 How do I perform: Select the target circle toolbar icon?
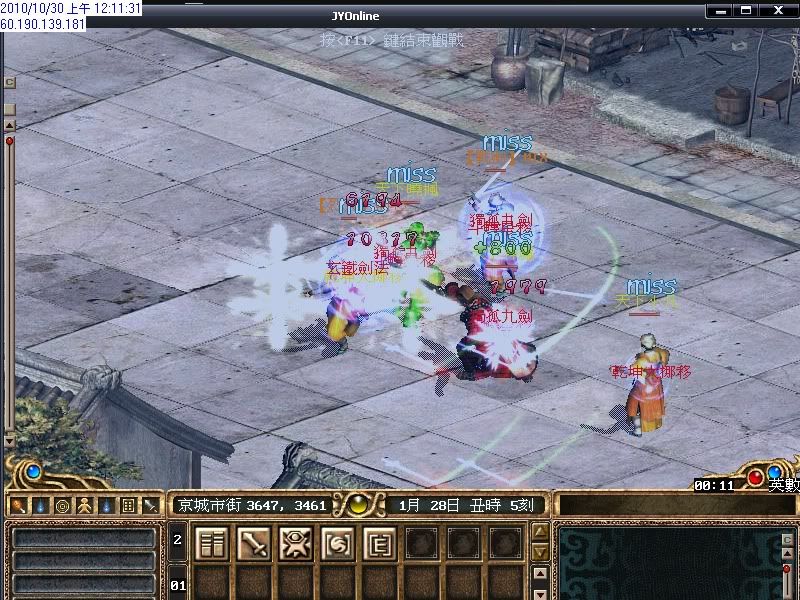tap(62, 506)
